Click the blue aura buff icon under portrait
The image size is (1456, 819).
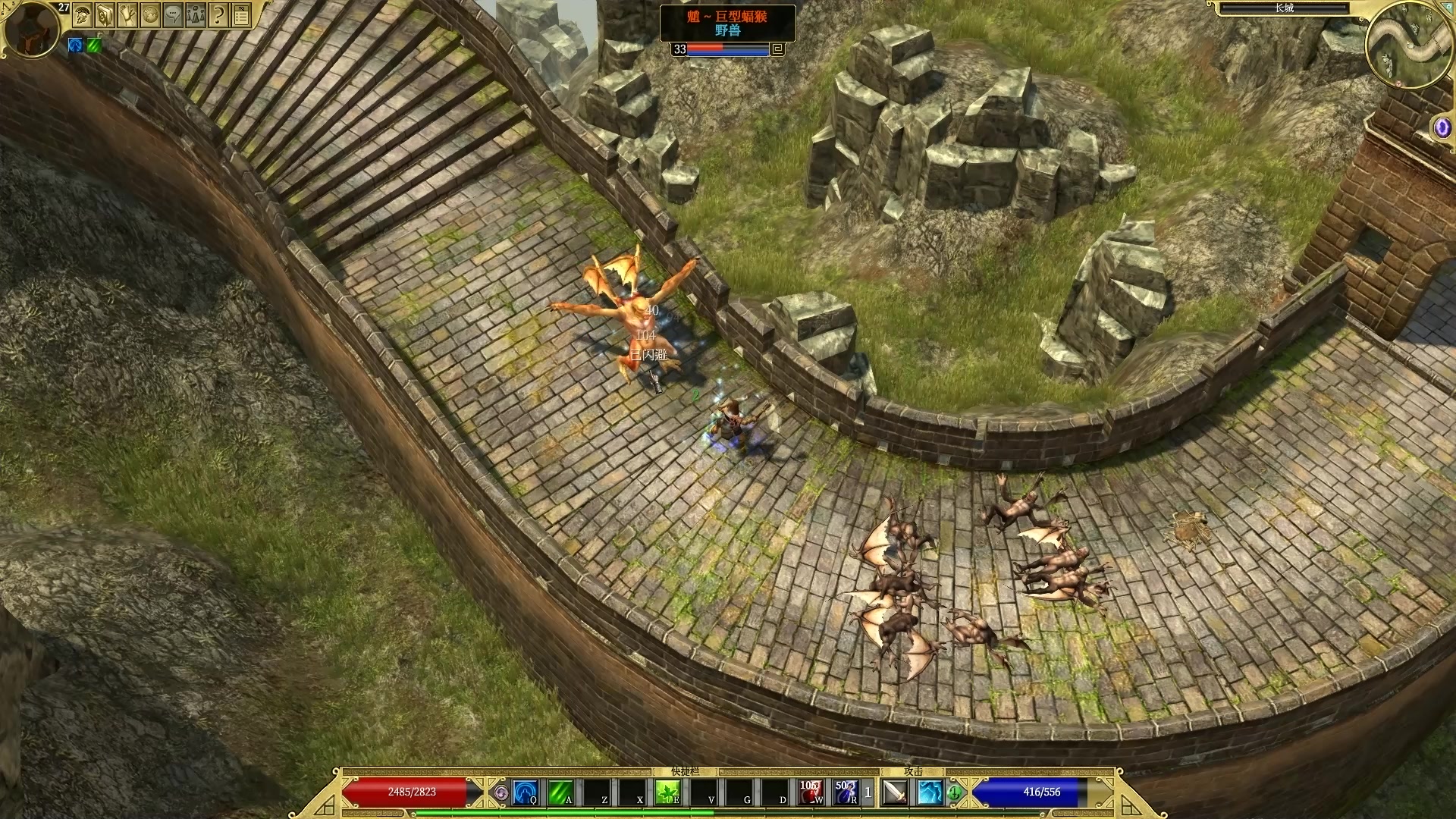pyautogui.click(x=75, y=45)
